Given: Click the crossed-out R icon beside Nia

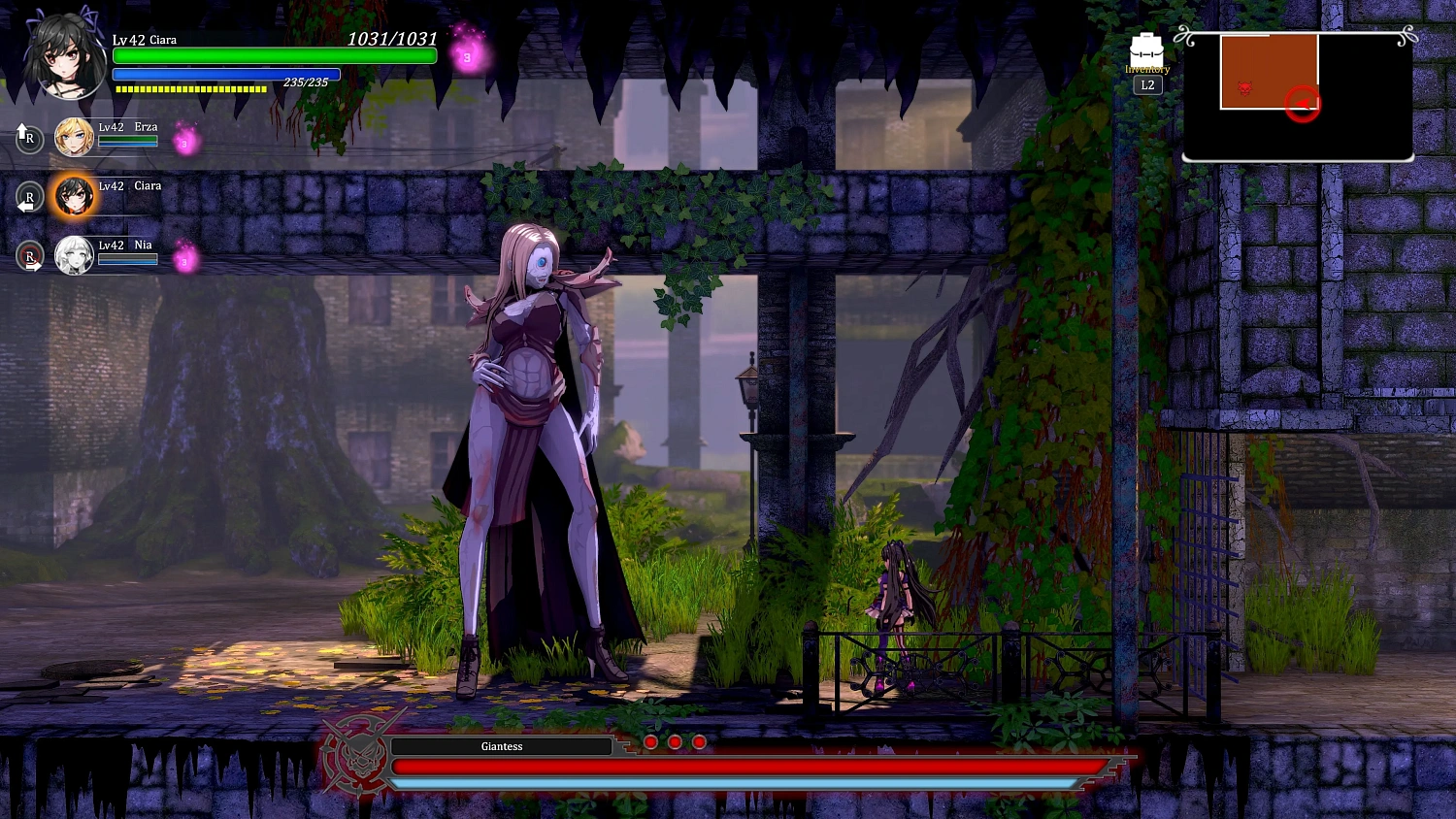Looking at the screenshot, I should point(29,256).
